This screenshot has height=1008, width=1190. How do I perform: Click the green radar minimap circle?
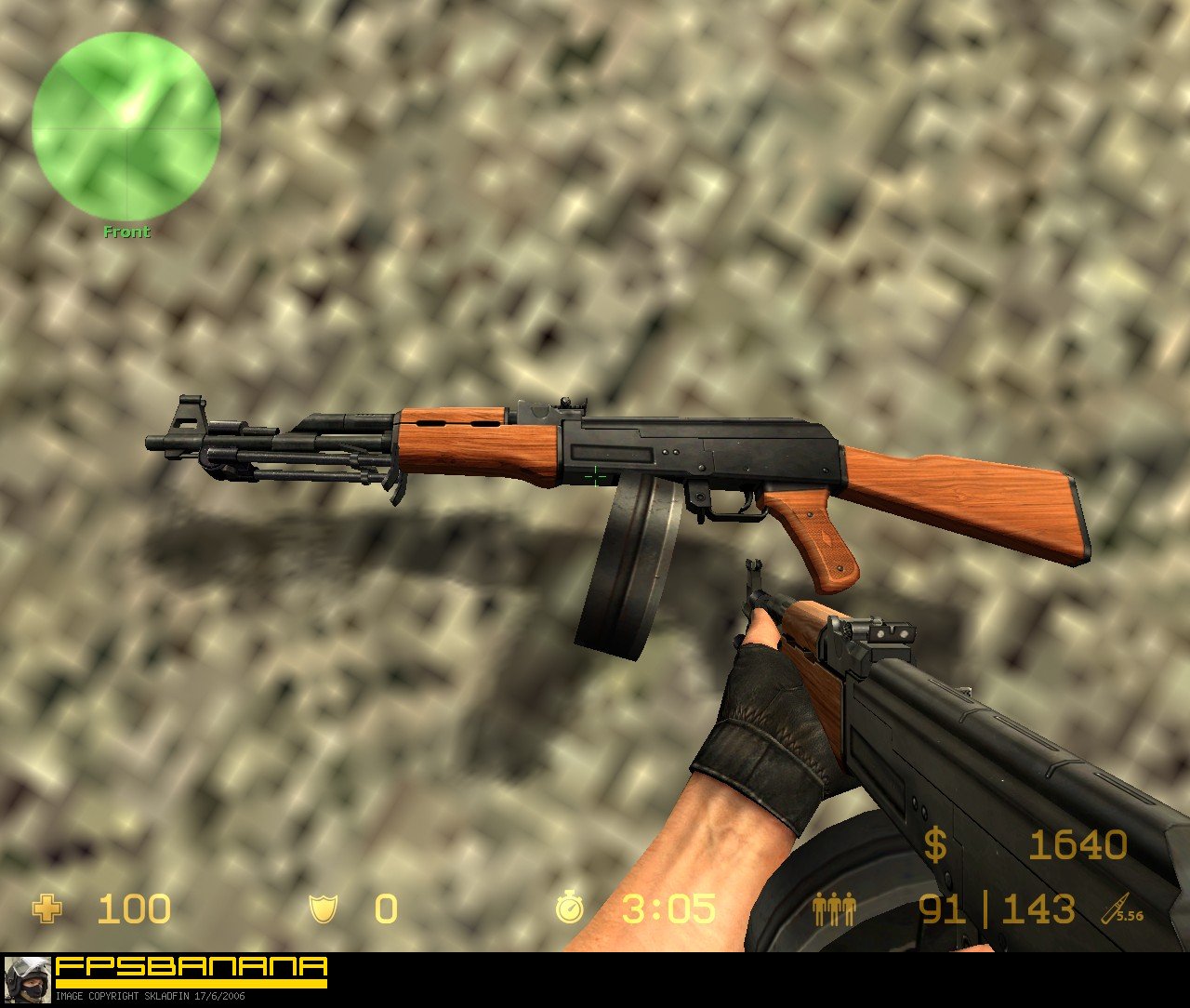point(127,127)
